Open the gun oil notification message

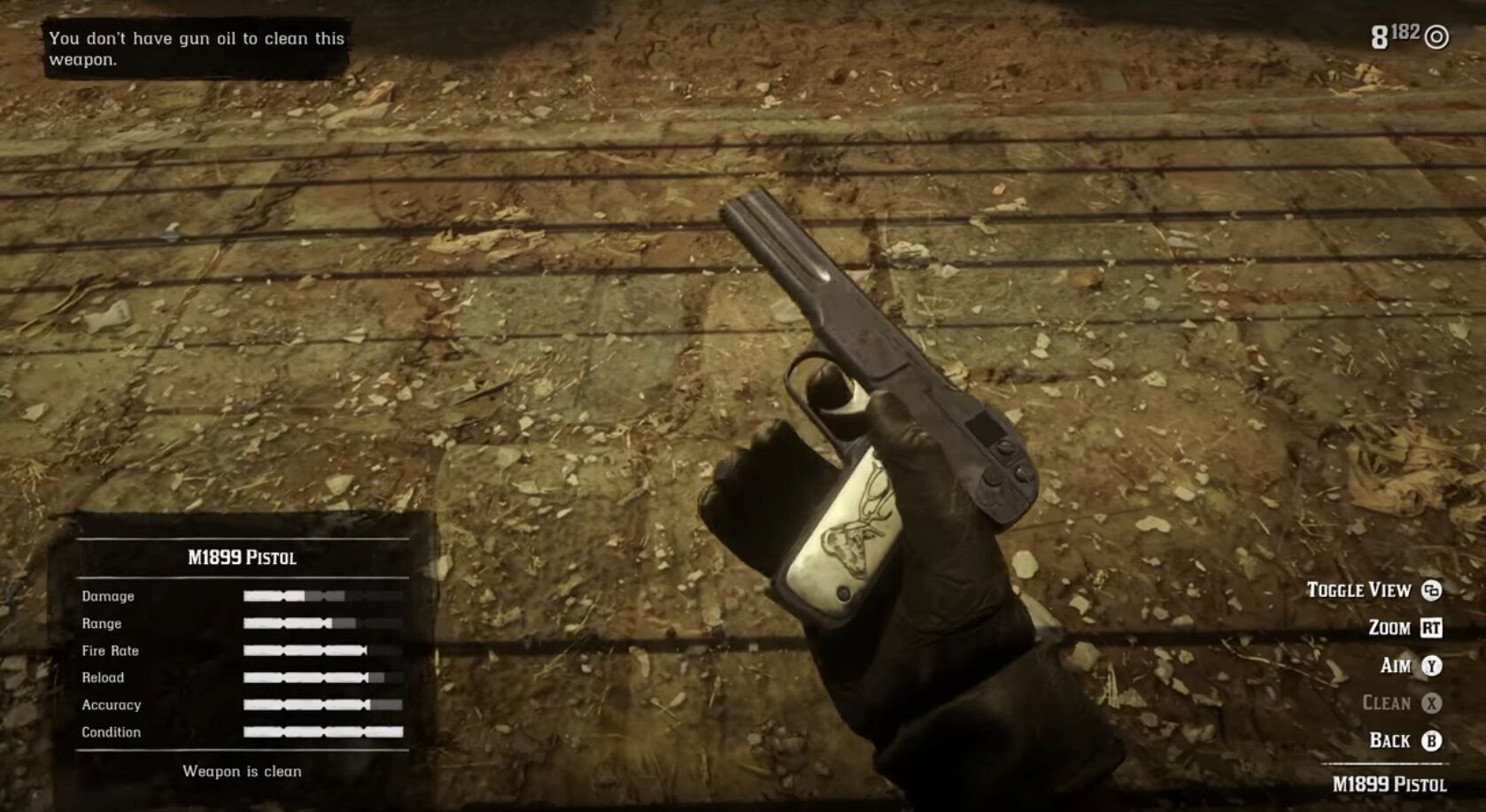[x=195, y=49]
